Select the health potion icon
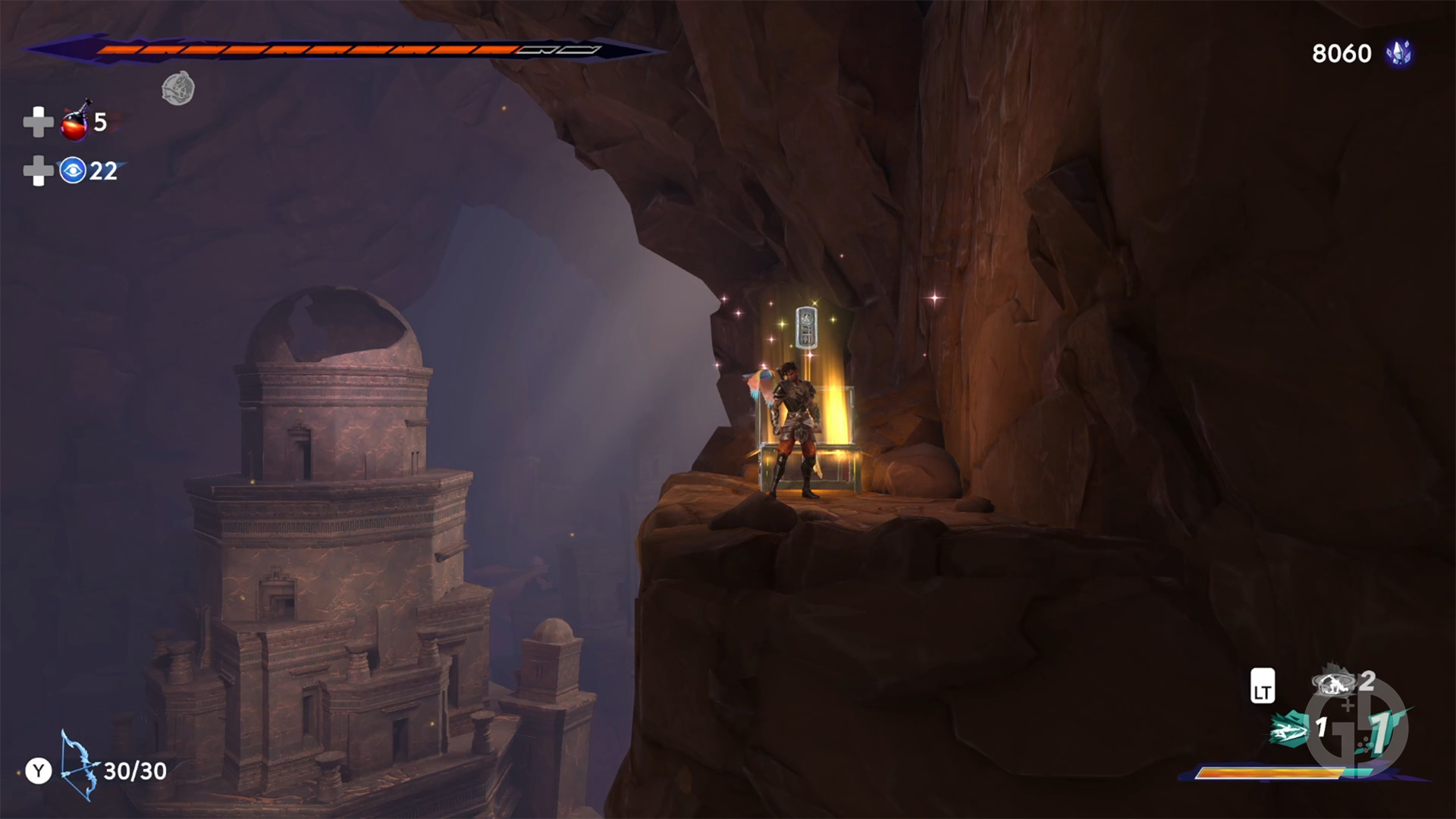This screenshot has height=819, width=1456. coord(74,124)
